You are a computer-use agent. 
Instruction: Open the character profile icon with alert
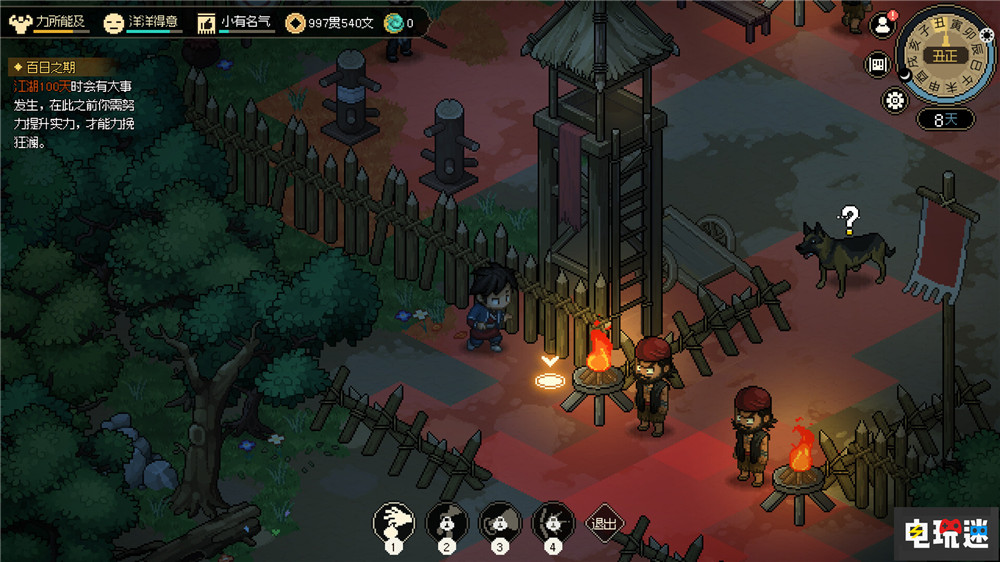(882, 25)
